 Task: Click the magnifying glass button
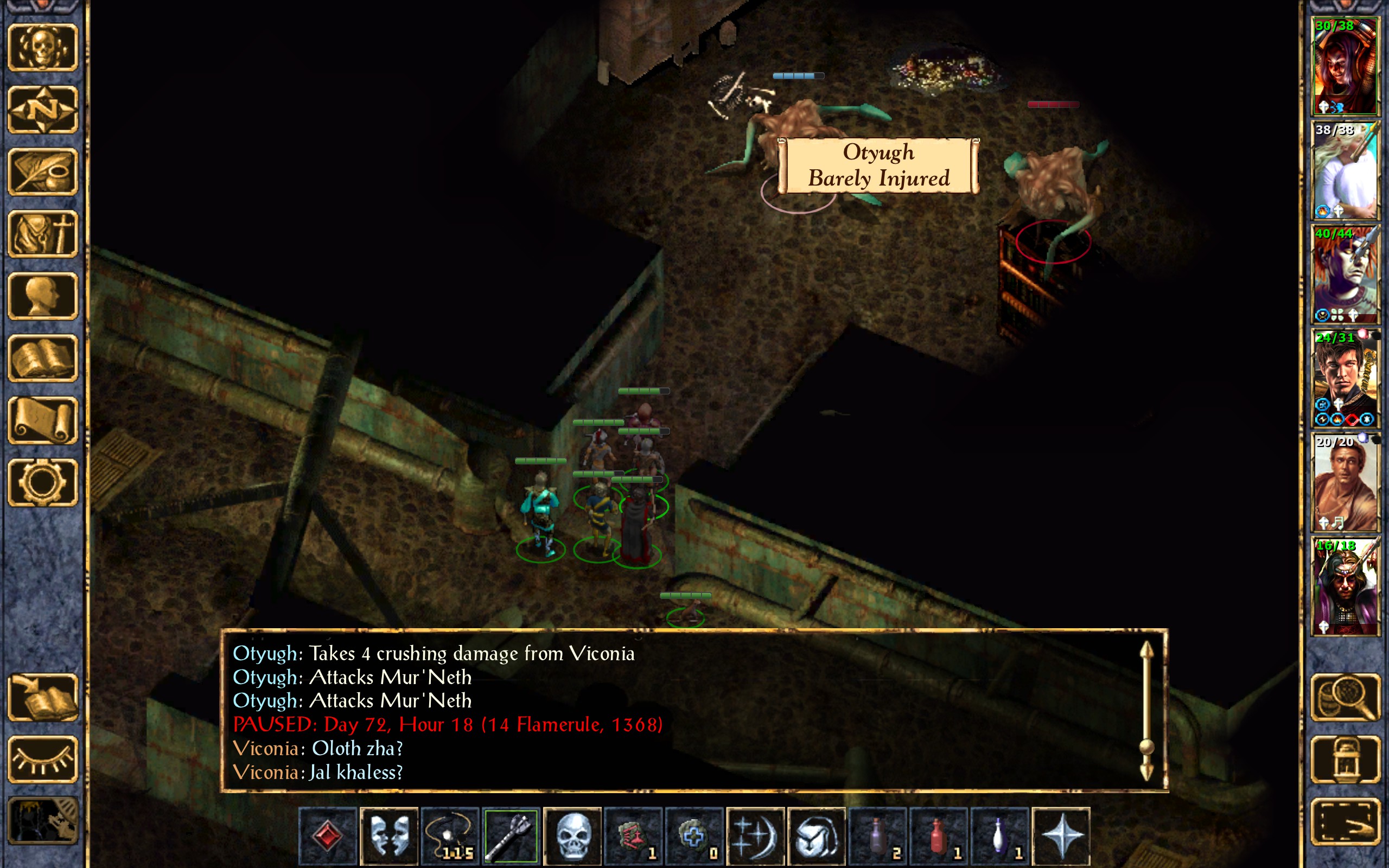pyautogui.click(x=1345, y=697)
